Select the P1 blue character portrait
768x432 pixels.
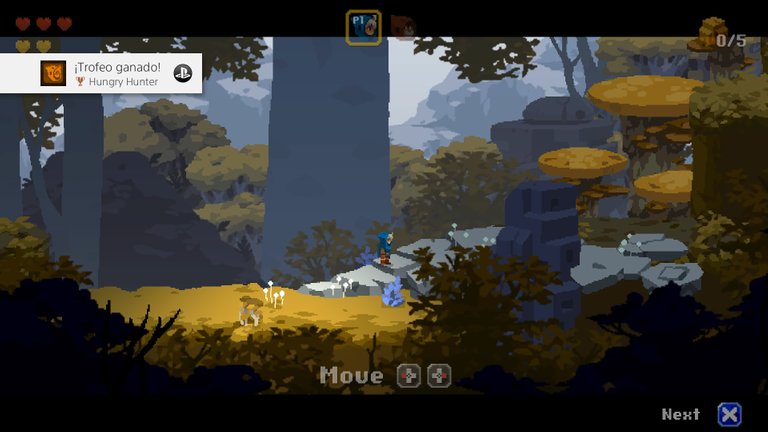coord(363,27)
